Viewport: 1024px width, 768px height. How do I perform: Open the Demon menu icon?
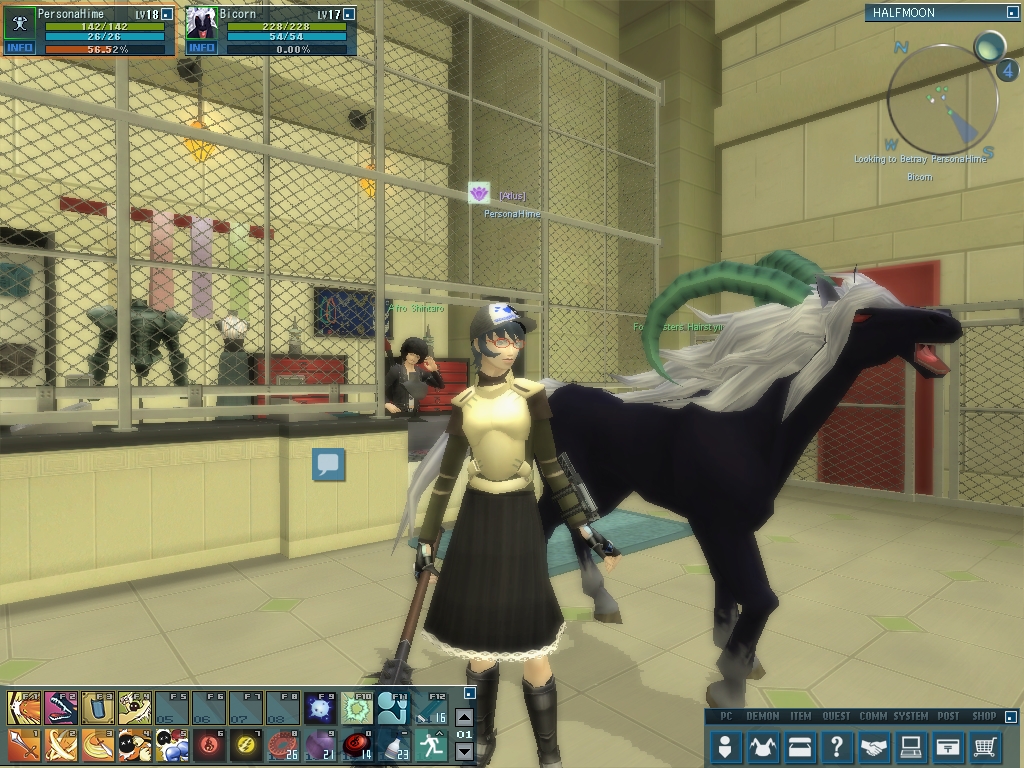(x=763, y=746)
